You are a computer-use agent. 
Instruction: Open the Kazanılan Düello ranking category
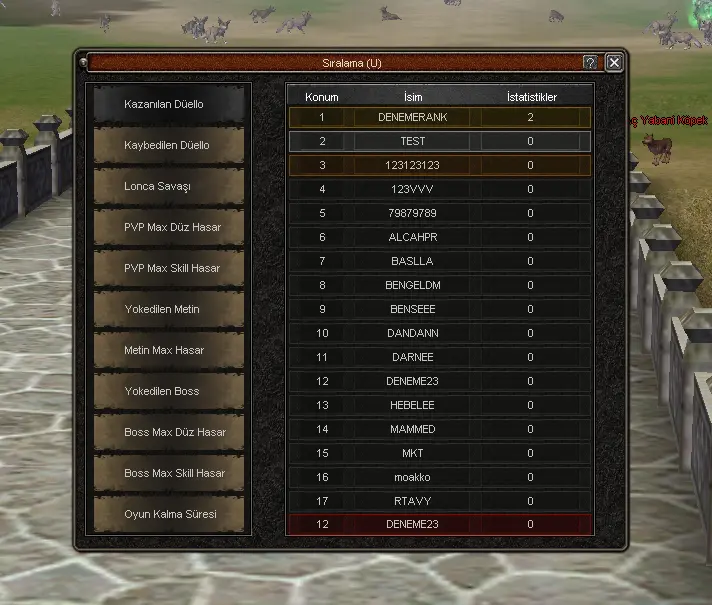(x=168, y=104)
